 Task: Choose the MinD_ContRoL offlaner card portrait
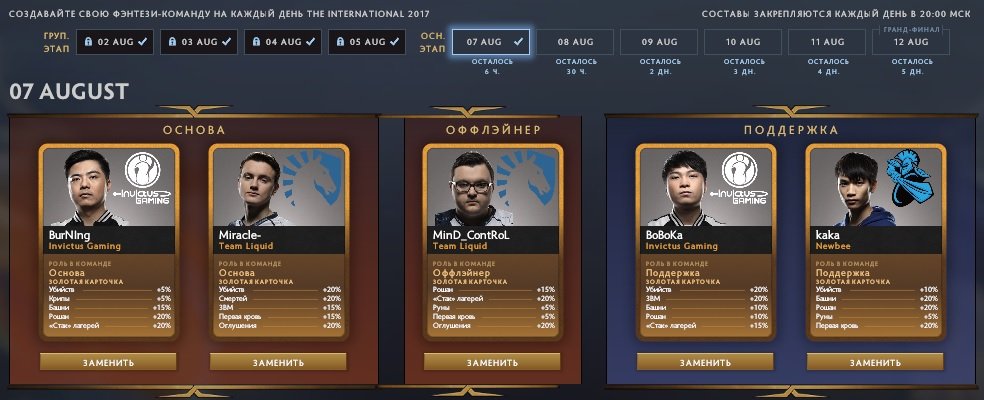492,190
